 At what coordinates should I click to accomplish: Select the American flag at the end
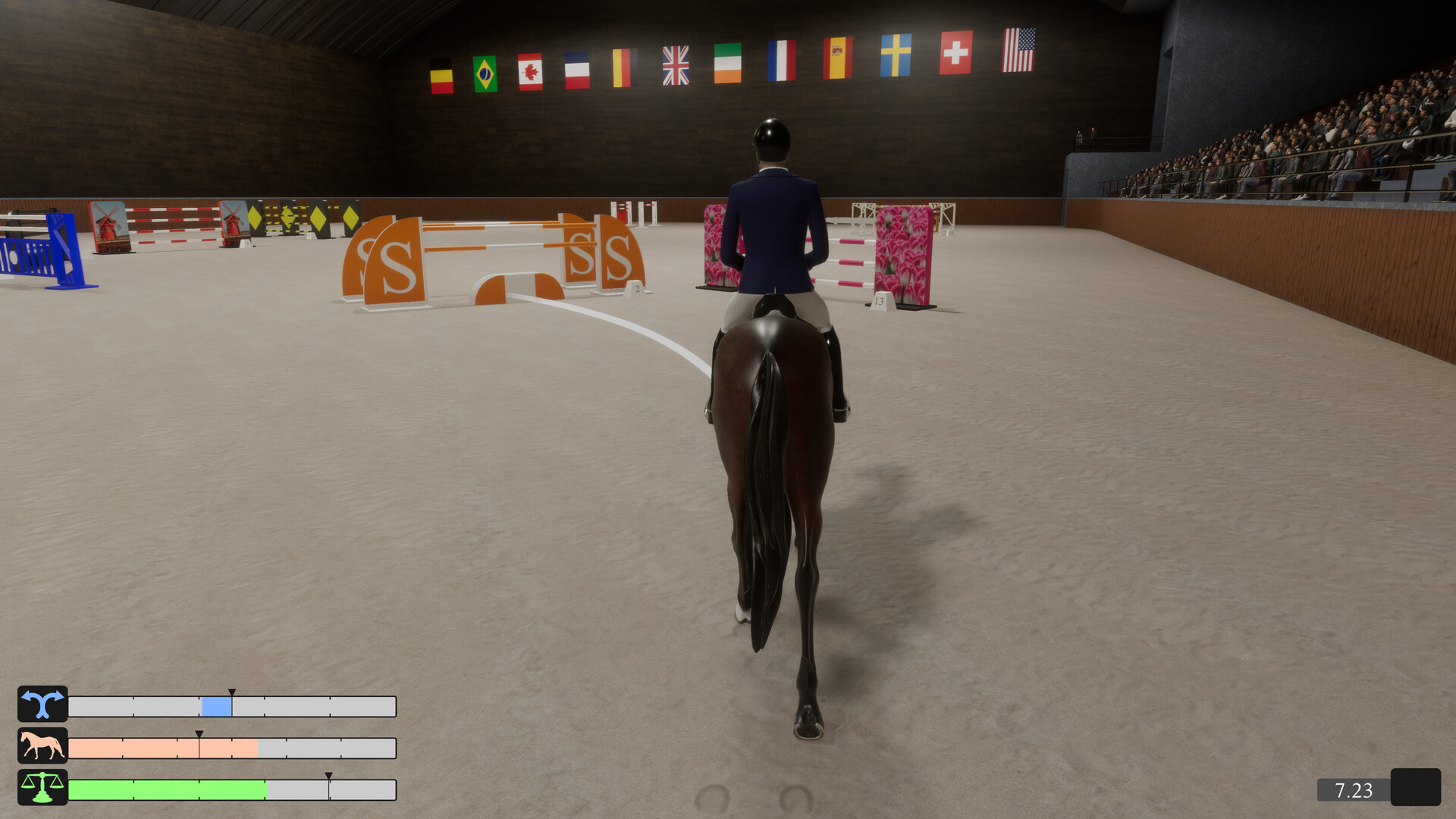pyautogui.click(x=1020, y=52)
